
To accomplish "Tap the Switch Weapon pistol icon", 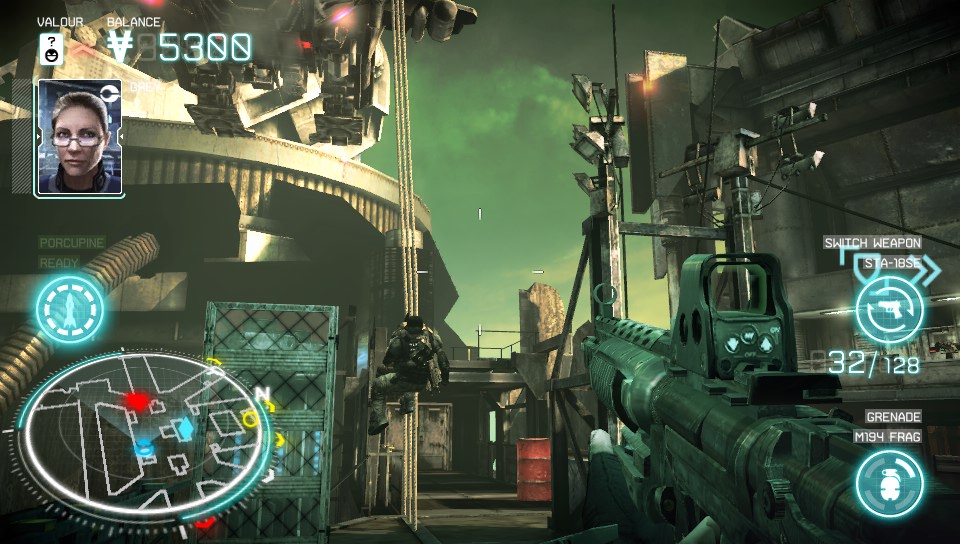I will point(889,310).
